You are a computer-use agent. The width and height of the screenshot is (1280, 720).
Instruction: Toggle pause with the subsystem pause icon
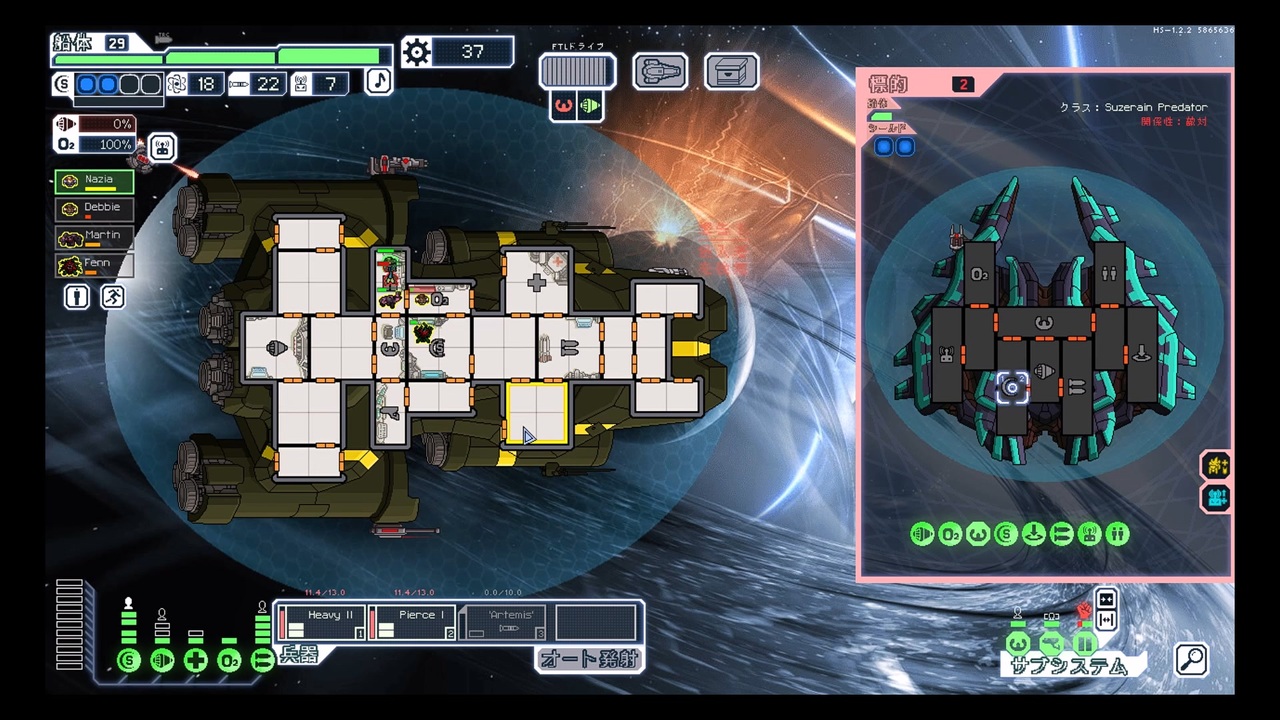click(x=1084, y=642)
